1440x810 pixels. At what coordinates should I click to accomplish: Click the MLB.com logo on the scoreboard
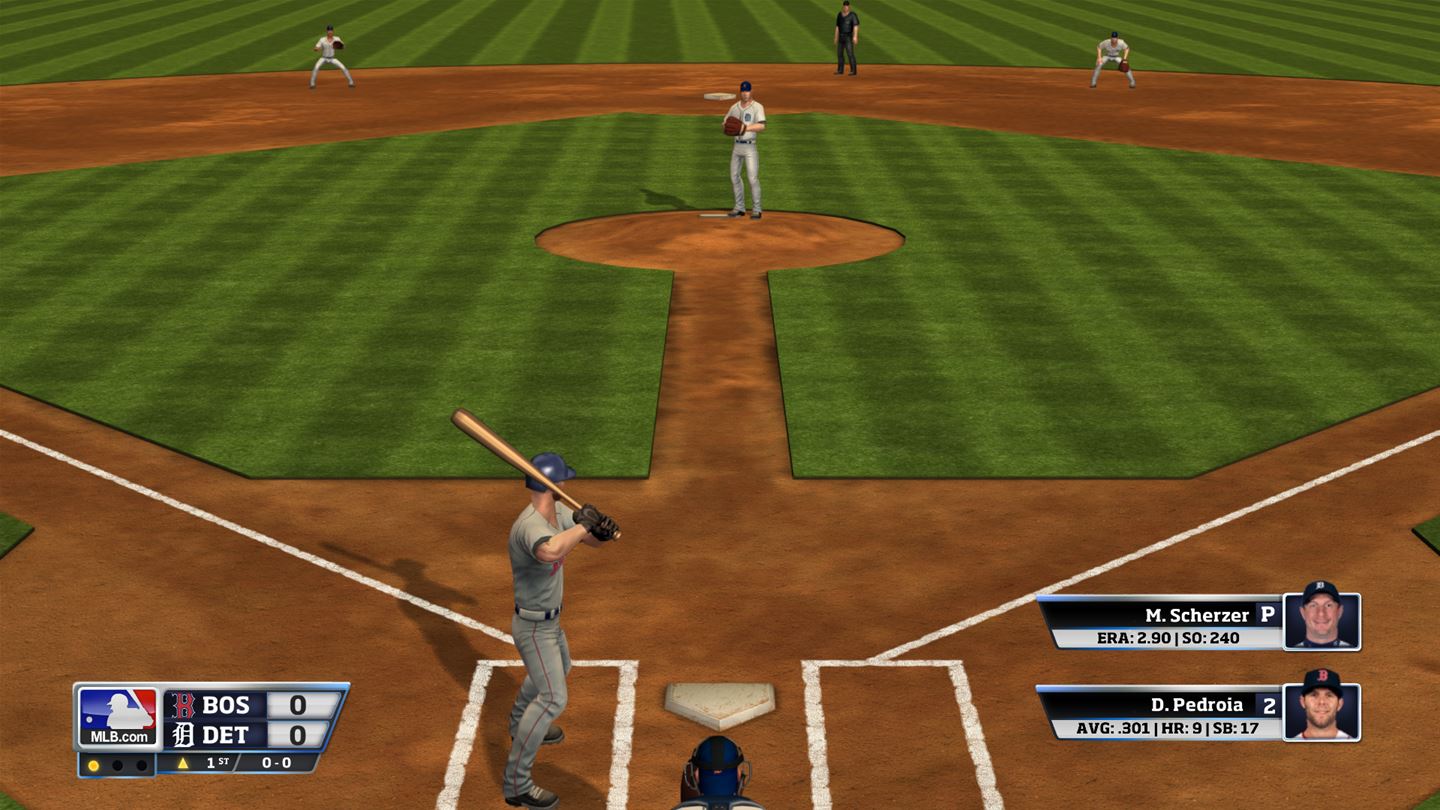tap(118, 714)
